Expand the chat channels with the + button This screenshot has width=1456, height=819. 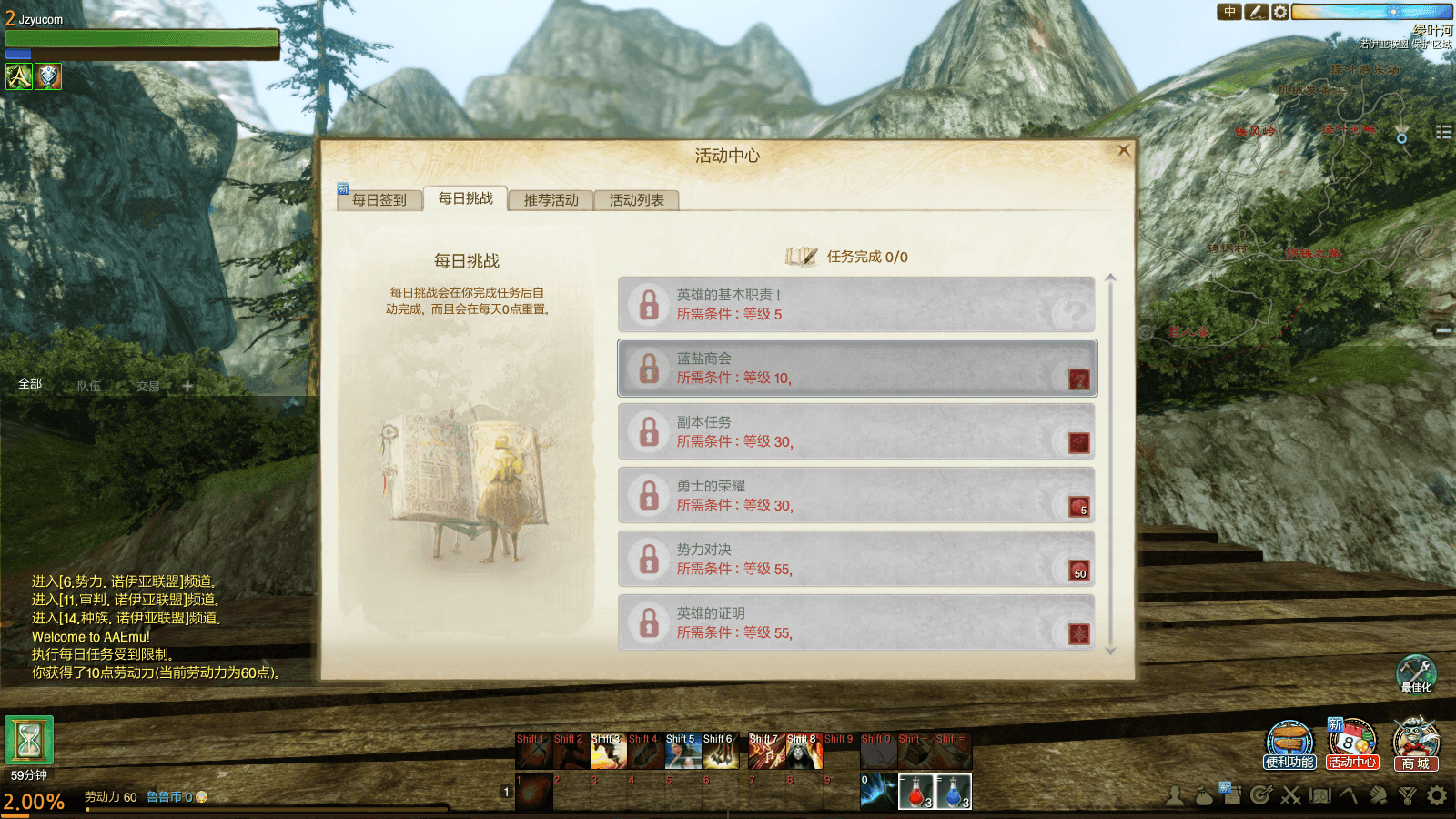click(186, 385)
